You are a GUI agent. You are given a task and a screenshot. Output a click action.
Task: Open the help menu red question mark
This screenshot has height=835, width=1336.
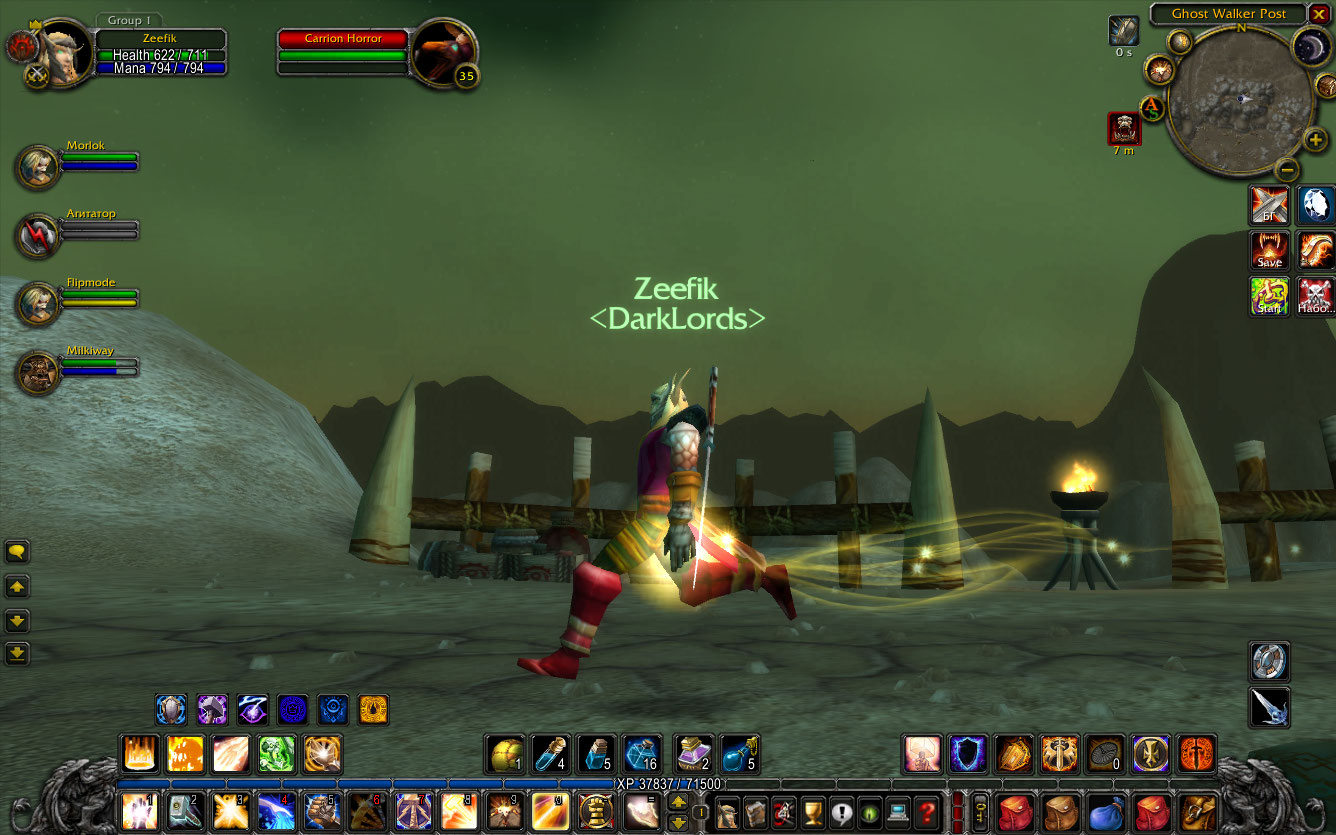(928, 810)
